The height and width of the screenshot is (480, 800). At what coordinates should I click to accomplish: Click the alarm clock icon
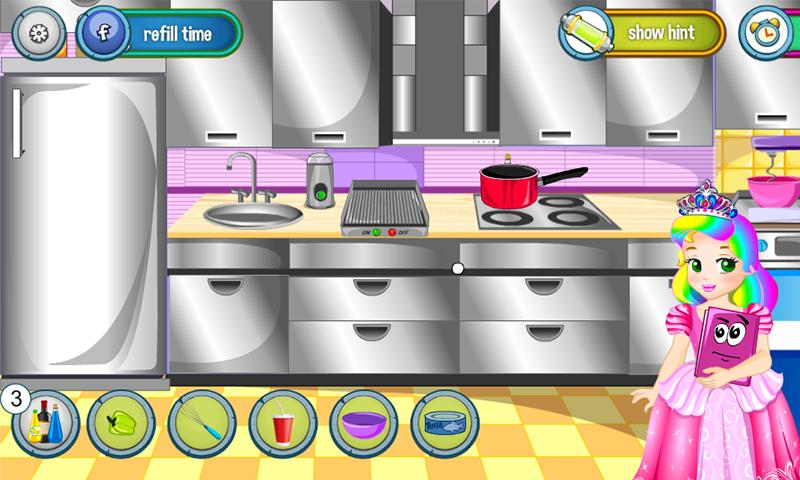point(765,32)
